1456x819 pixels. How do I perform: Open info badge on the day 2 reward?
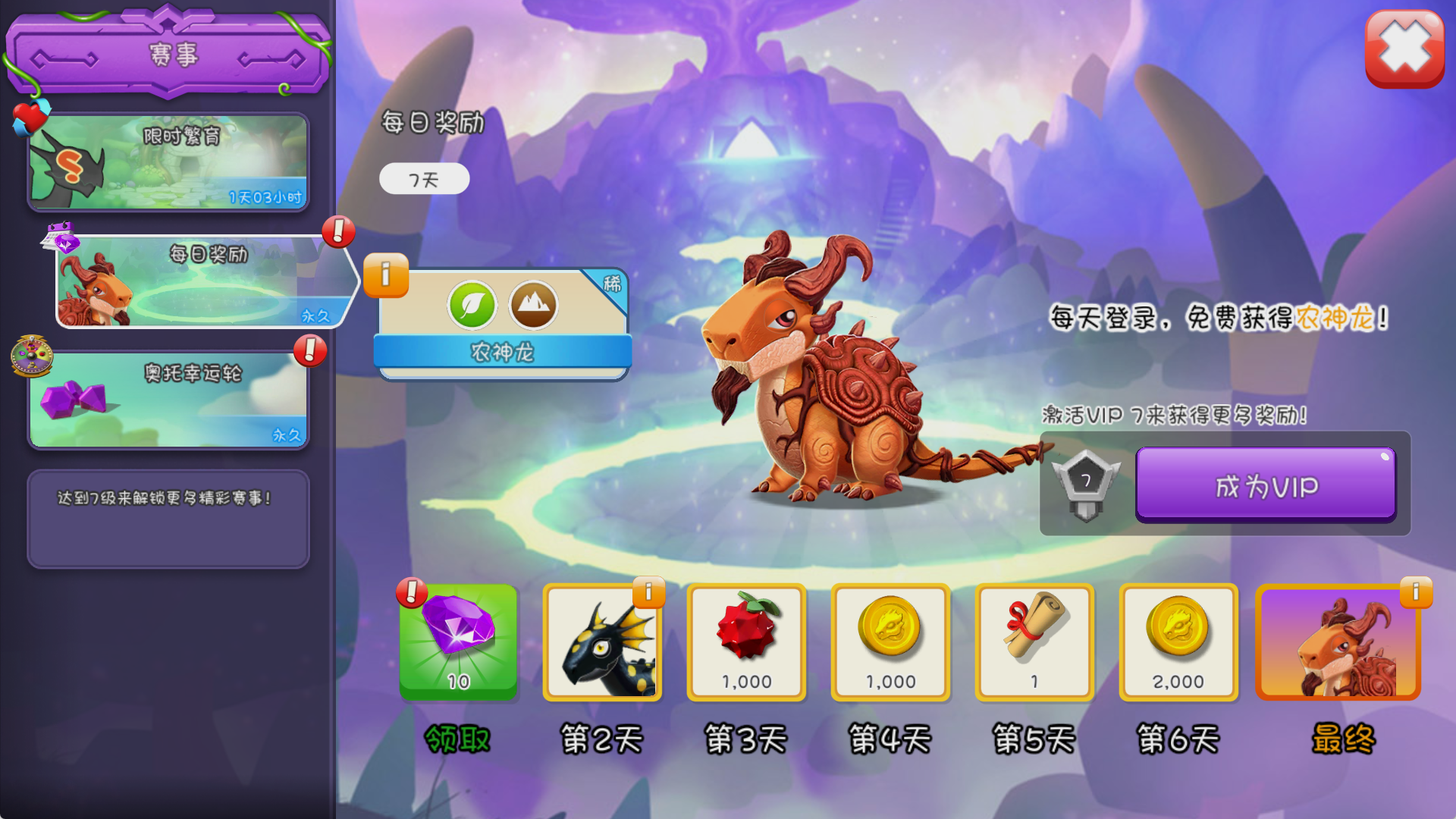coord(649,592)
